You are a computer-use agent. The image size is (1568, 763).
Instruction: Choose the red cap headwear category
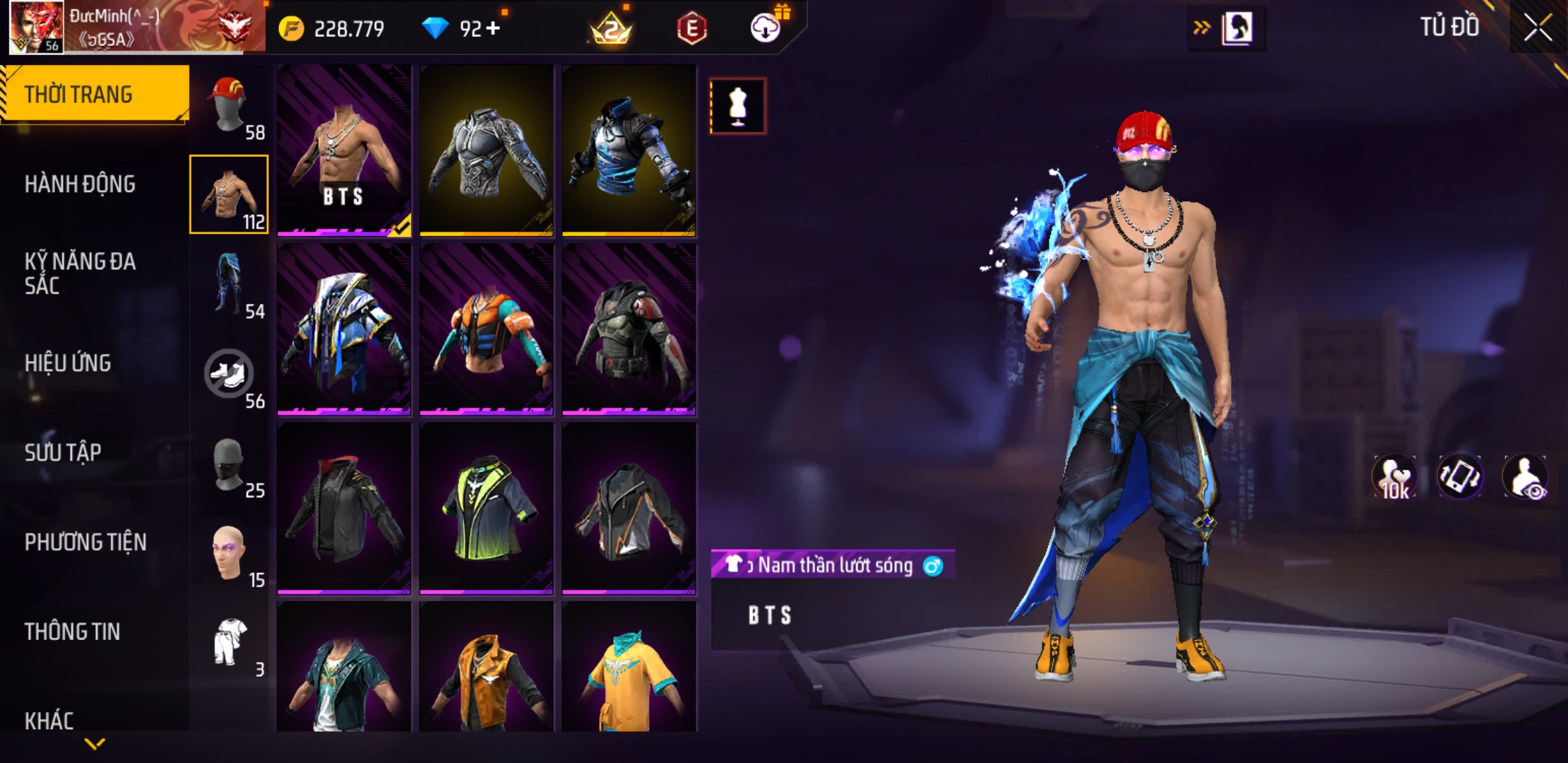pyautogui.click(x=230, y=106)
